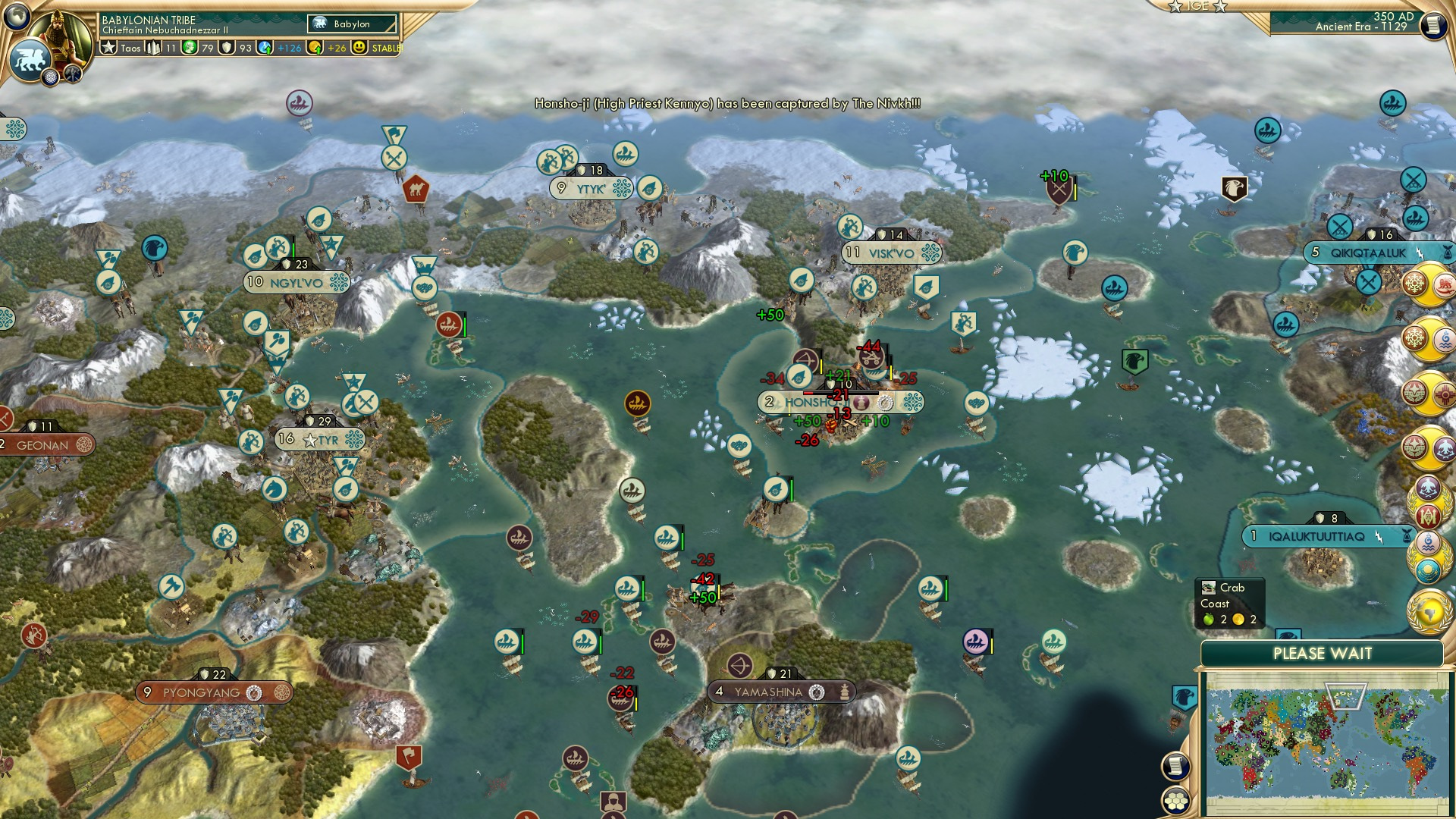Click the STABLE happiness status indicator
1456x819 pixels.
click(x=387, y=48)
